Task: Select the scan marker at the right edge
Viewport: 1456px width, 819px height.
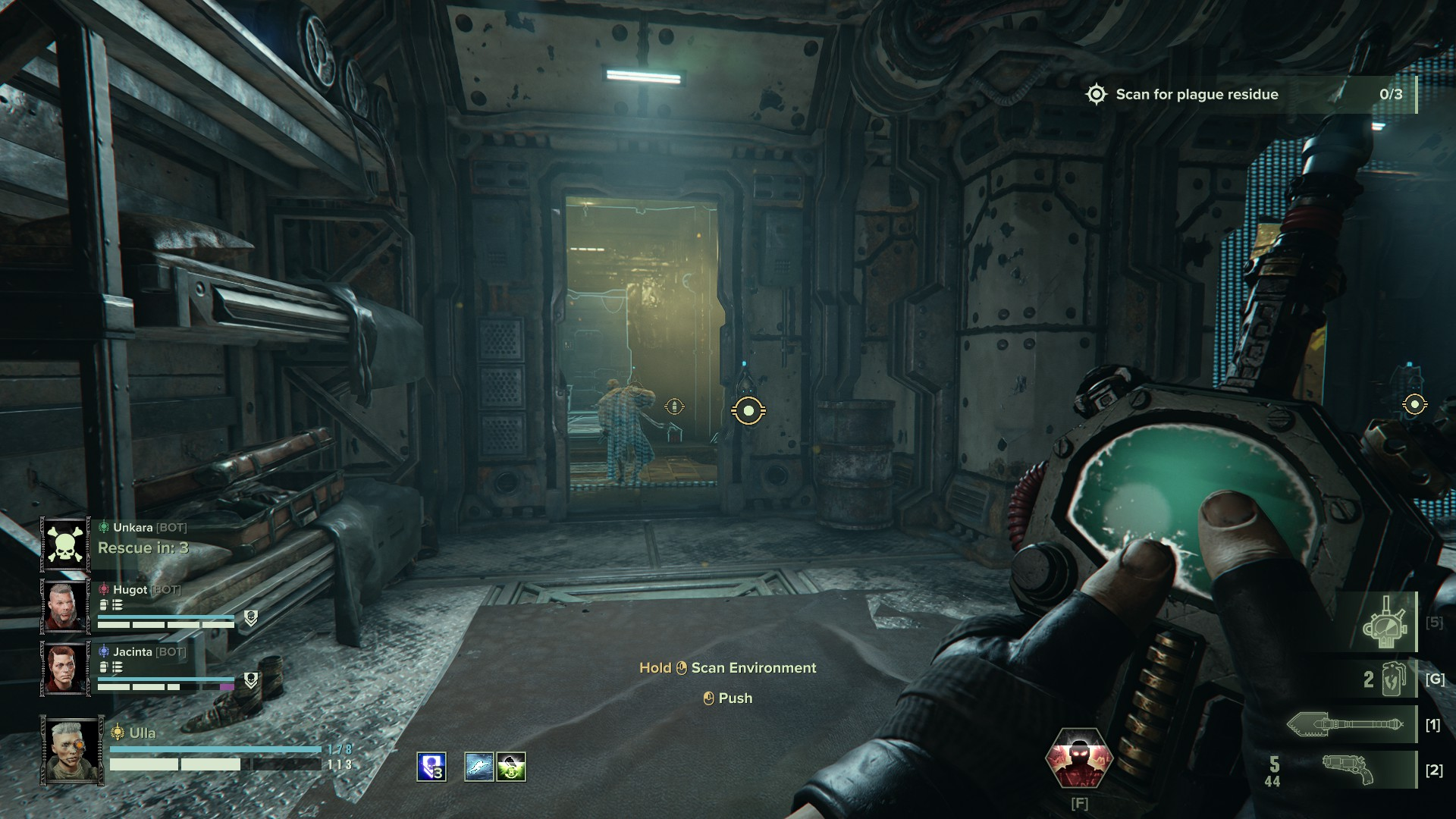Action: (x=1414, y=404)
